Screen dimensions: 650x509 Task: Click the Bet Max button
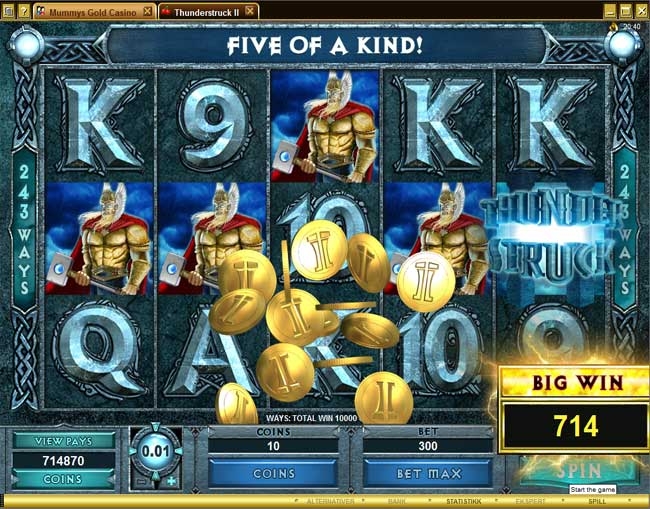427,472
